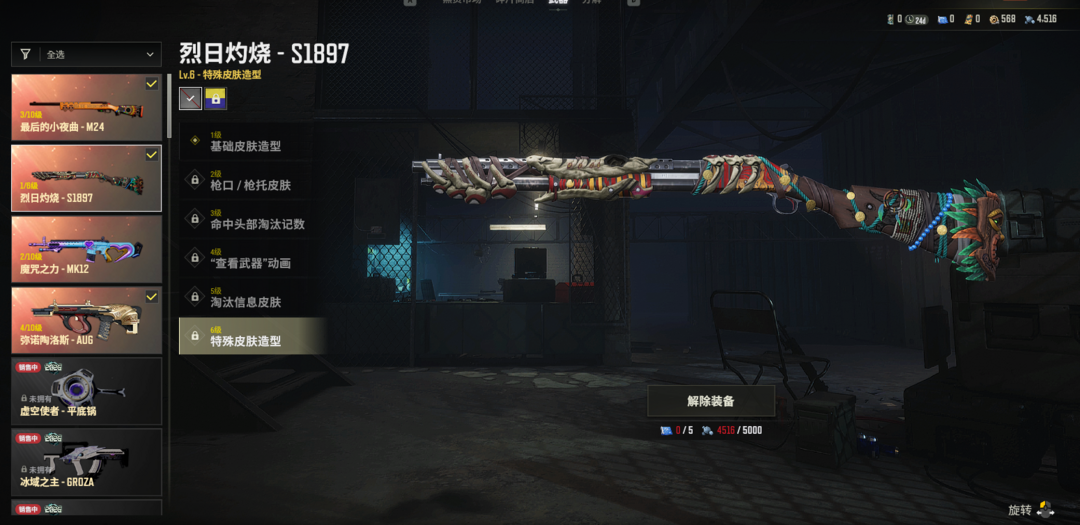The image size is (1080, 525).
Task: Click the 旋转 rotate control
Action: click(x=1030, y=510)
